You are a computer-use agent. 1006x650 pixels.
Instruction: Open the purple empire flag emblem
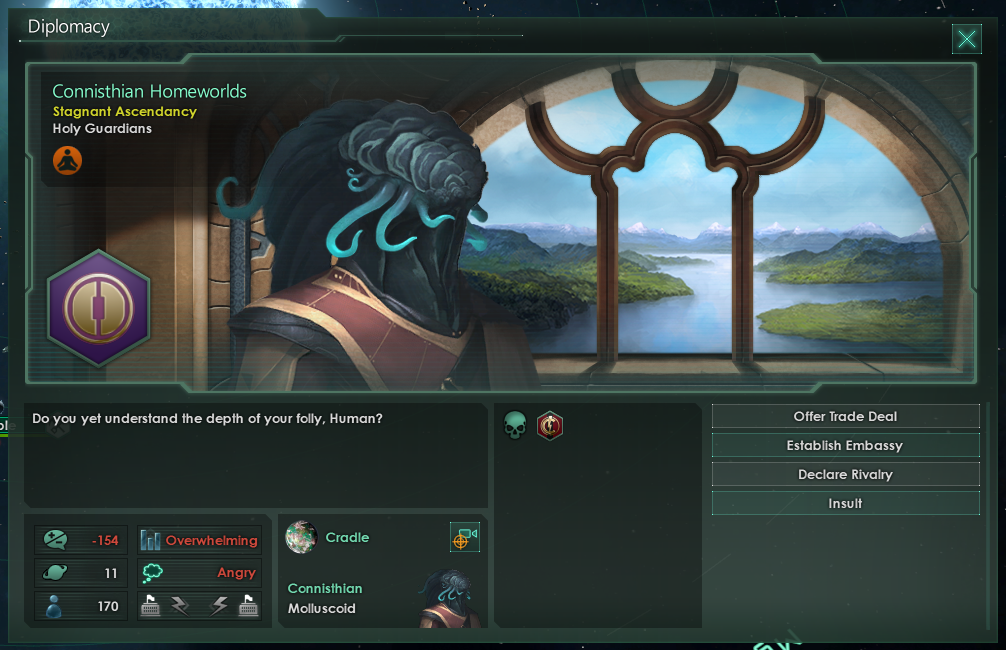98,307
